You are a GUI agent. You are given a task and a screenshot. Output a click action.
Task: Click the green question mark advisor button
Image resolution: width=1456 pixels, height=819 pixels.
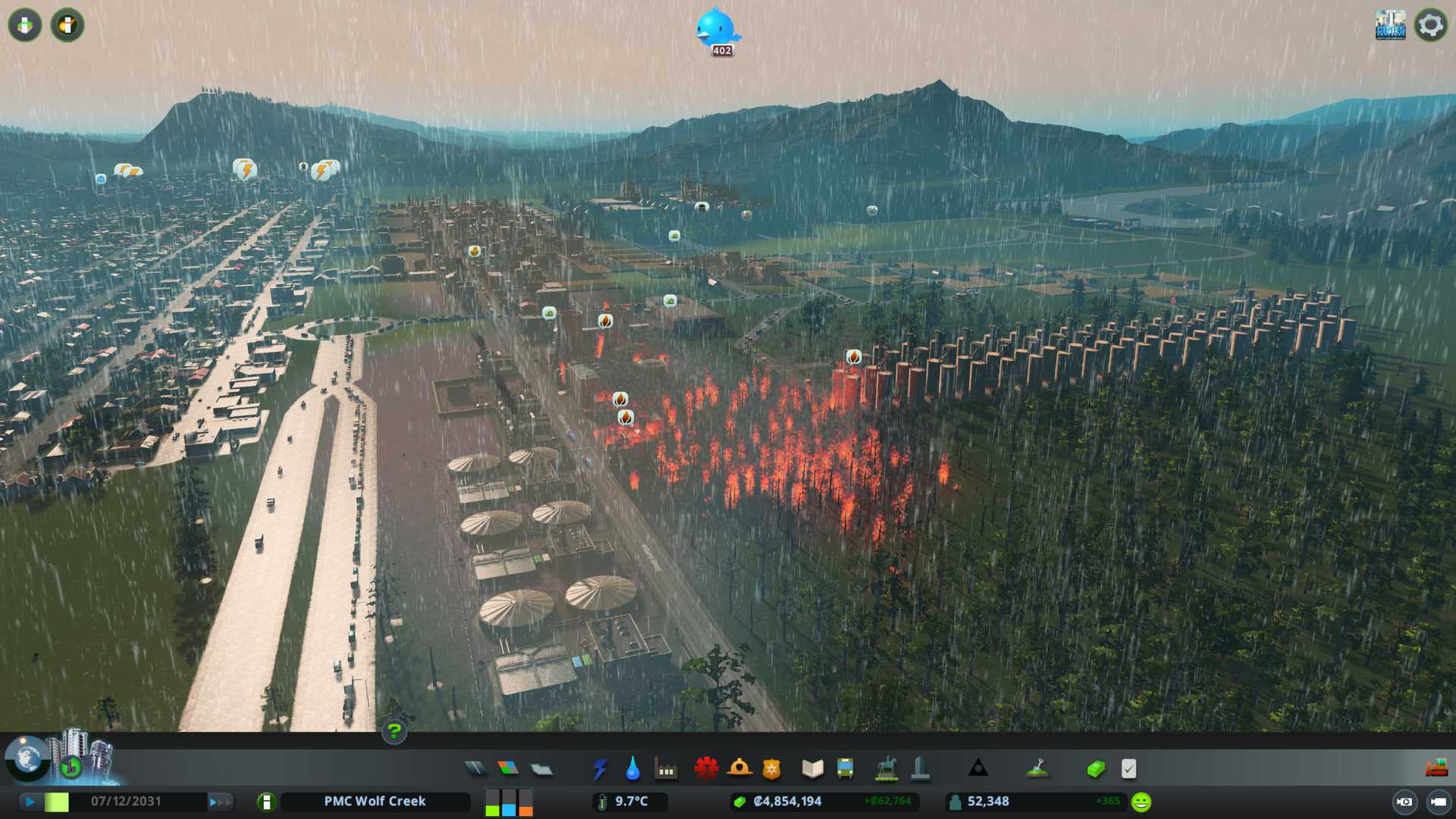tap(394, 732)
